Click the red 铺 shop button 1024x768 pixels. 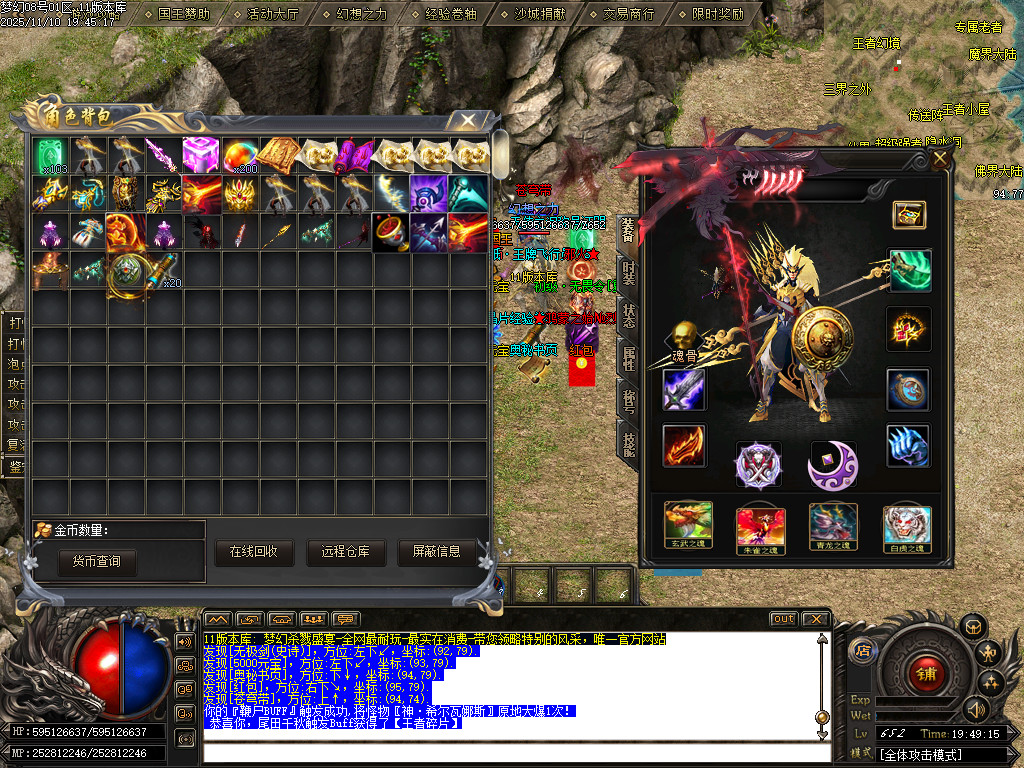(x=926, y=673)
